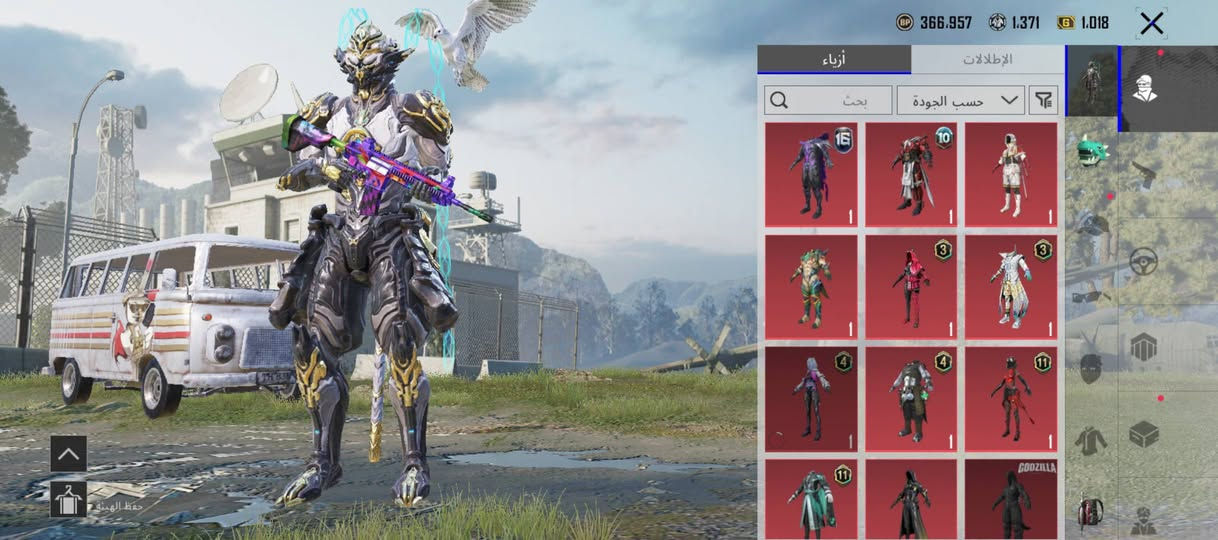Save the outfit with the hanger button
Image resolution: width=1218 pixels, height=540 pixels.
click(68, 500)
